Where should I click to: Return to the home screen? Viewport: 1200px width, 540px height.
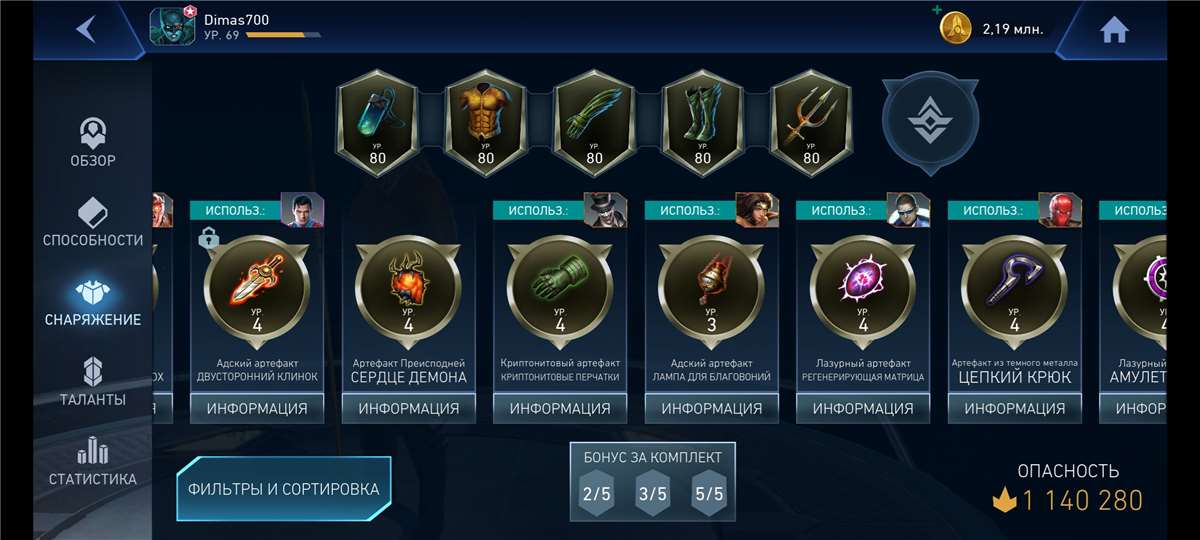pos(1114,30)
